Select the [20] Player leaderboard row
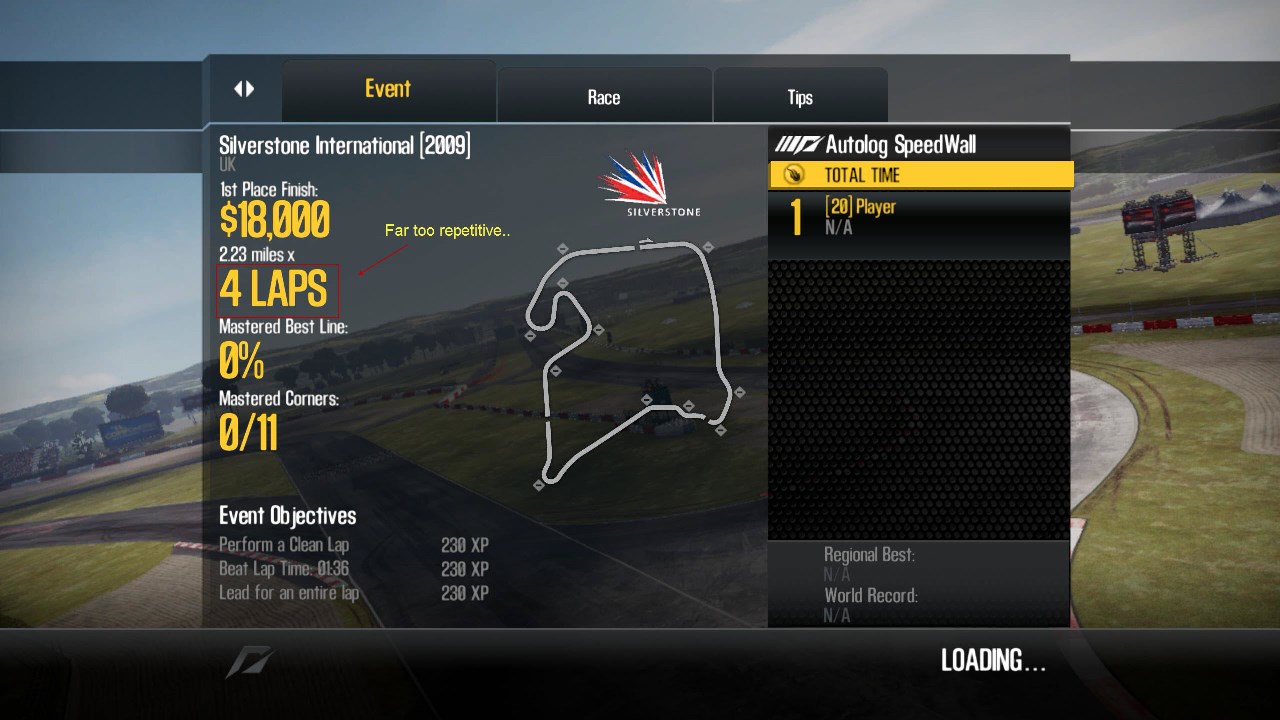1280x720 pixels. point(918,217)
